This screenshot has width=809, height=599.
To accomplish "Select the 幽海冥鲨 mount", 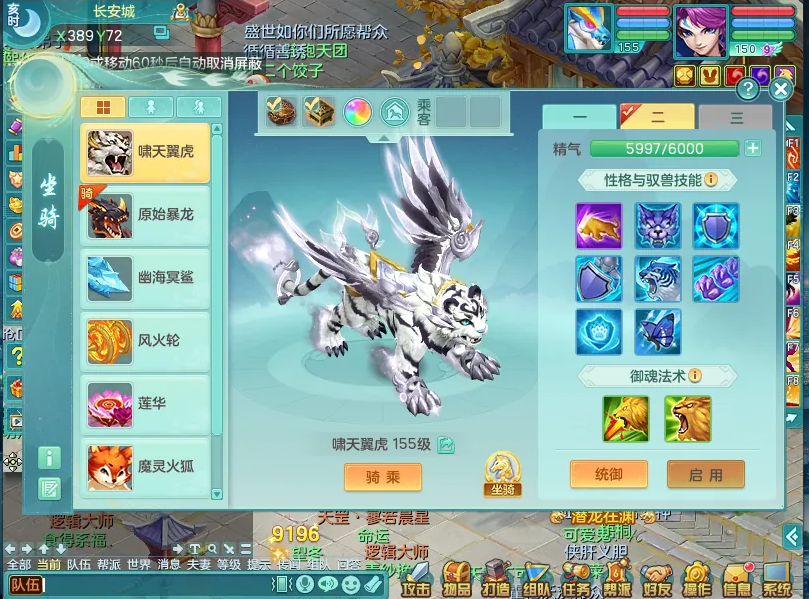I will 145,278.
